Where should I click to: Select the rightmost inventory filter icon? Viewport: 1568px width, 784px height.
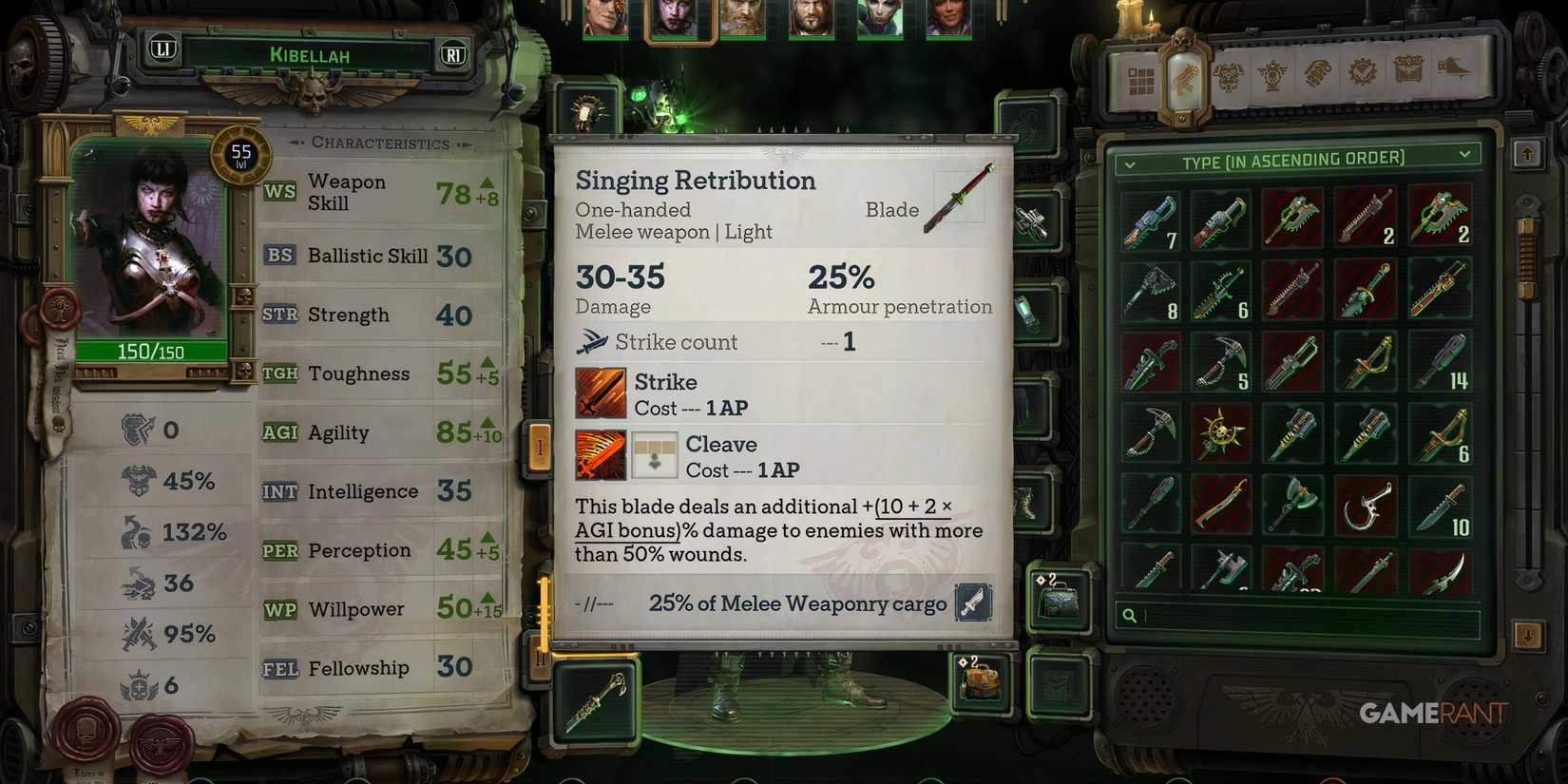(1452, 77)
